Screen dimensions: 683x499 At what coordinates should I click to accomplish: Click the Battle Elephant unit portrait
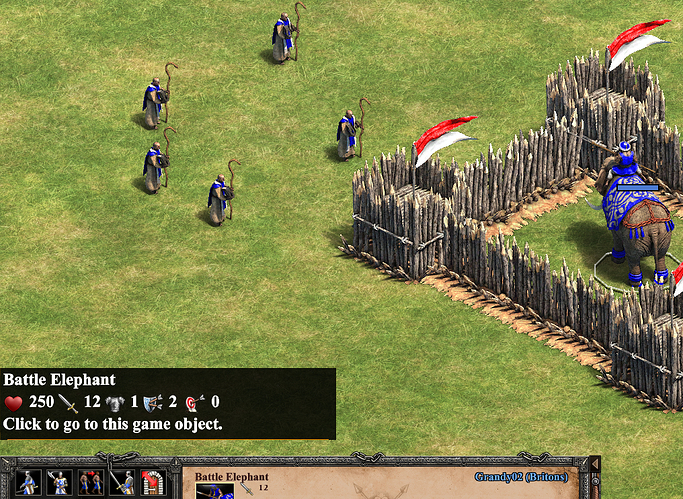pyautogui.click(x=214, y=490)
